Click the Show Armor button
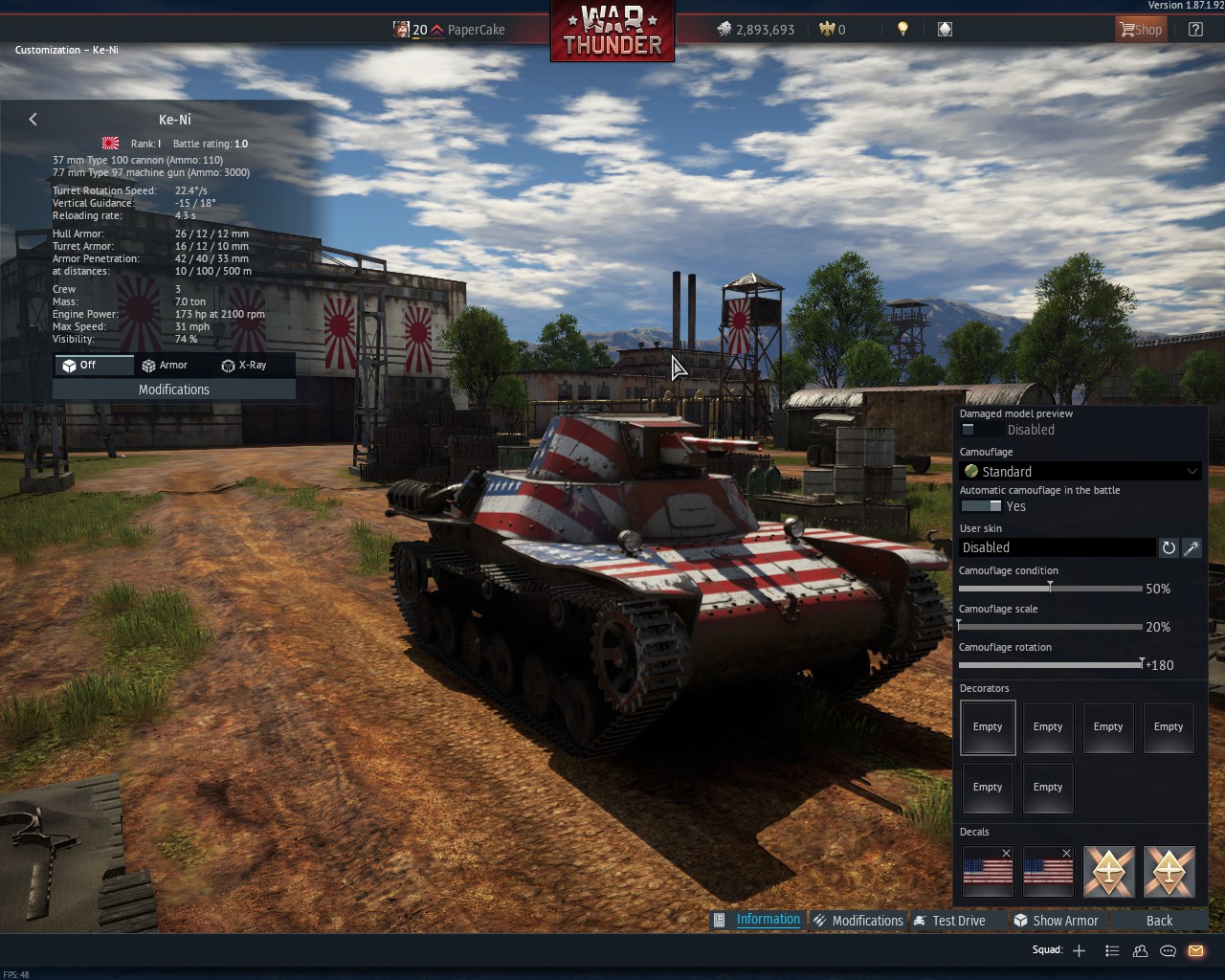The height and width of the screenshot is (980, 1225). (x=1057, y=920)
